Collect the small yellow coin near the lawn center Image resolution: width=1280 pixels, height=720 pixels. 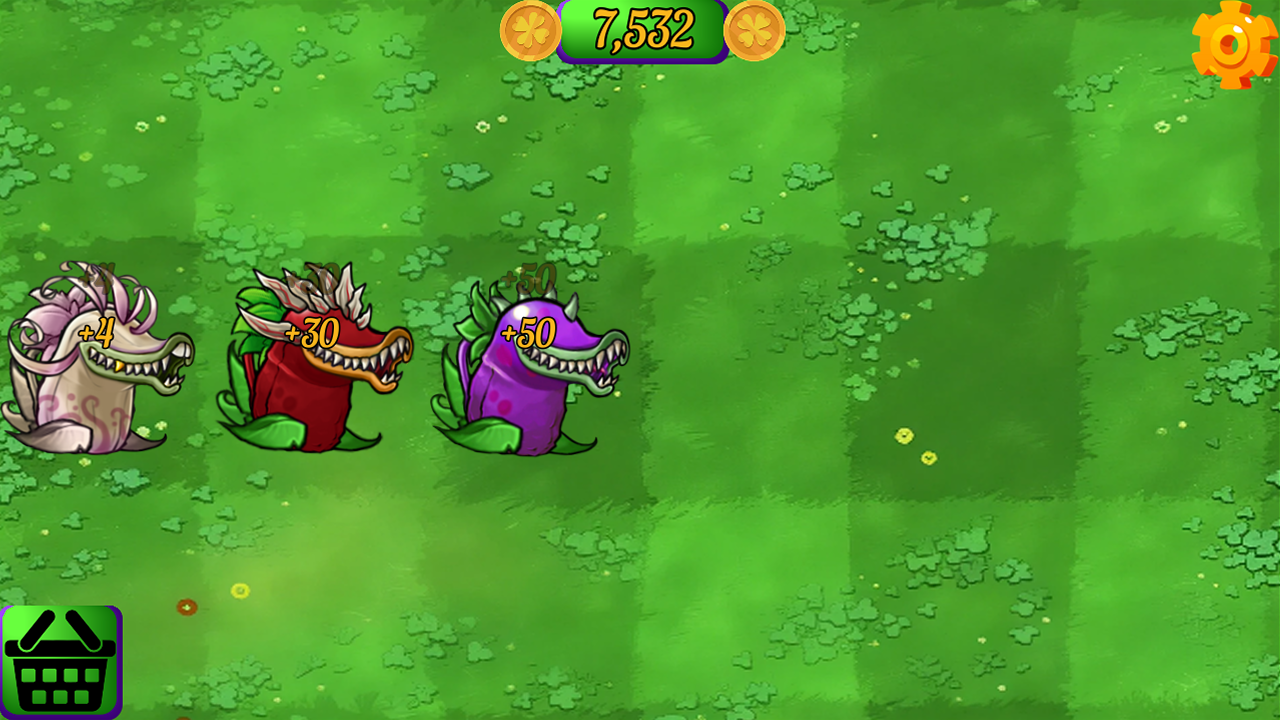[905, 438]
